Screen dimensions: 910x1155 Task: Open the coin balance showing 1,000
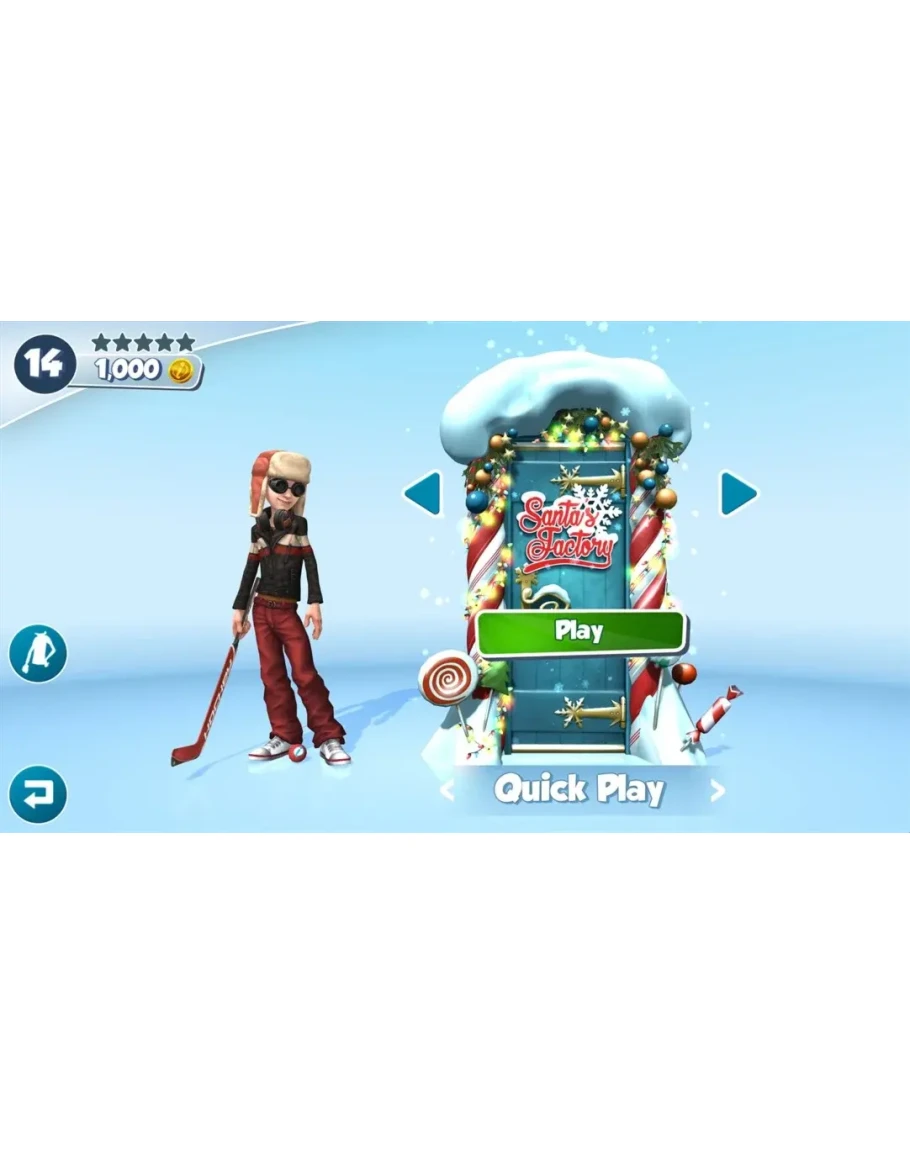[x=145, y=370]
